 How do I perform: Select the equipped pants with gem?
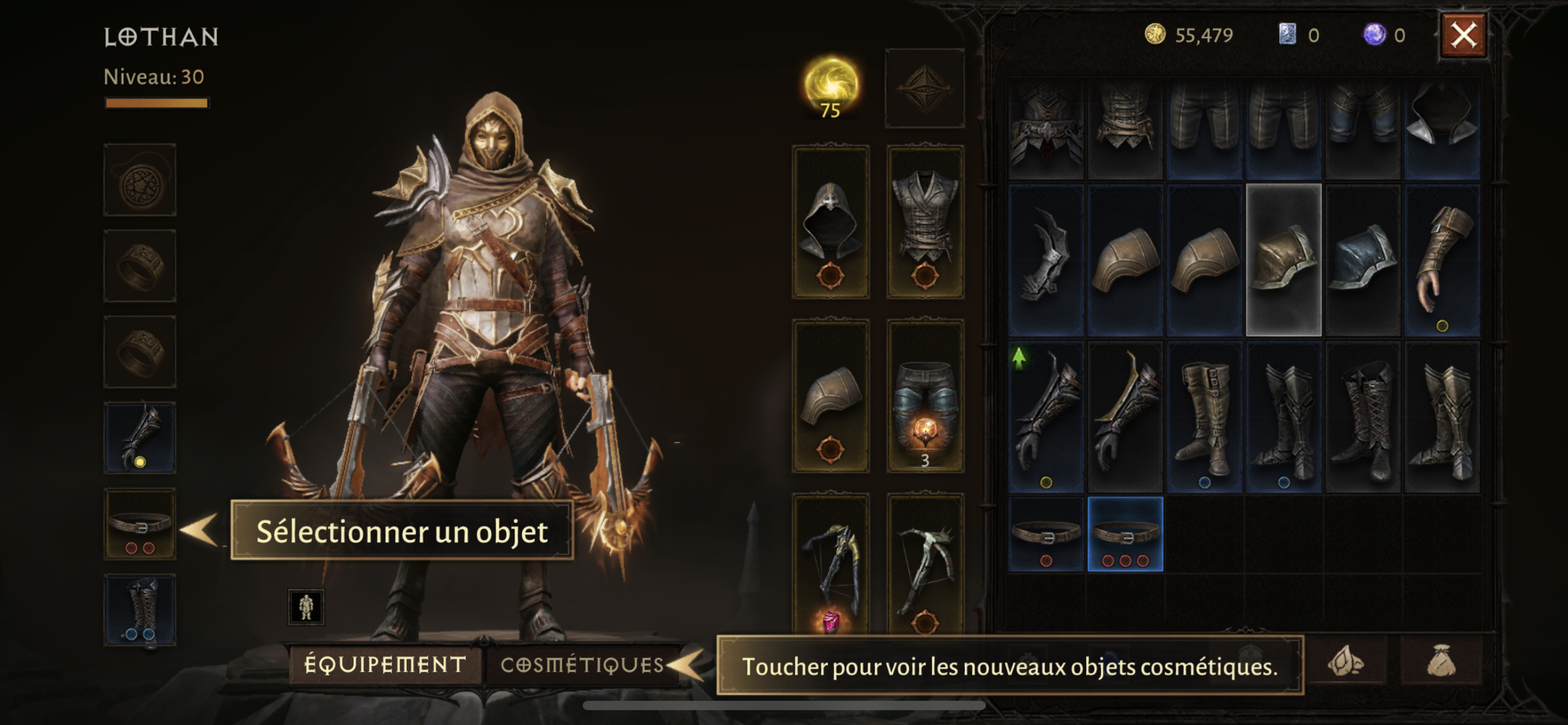(925, 397)
